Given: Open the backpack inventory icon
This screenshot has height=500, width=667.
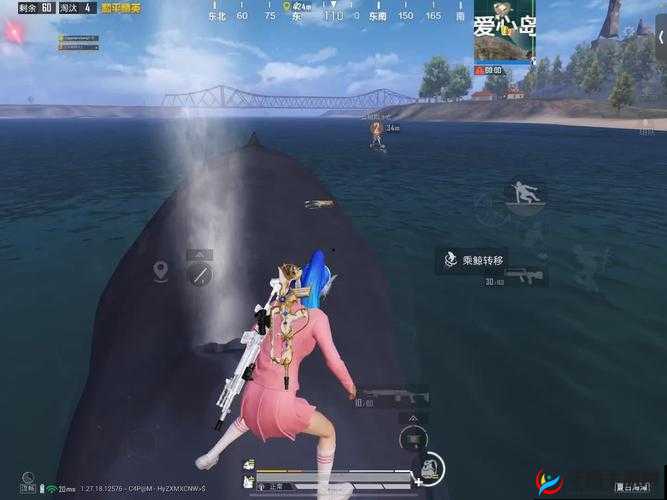Looking at the screenshot, I should [431, 469].
